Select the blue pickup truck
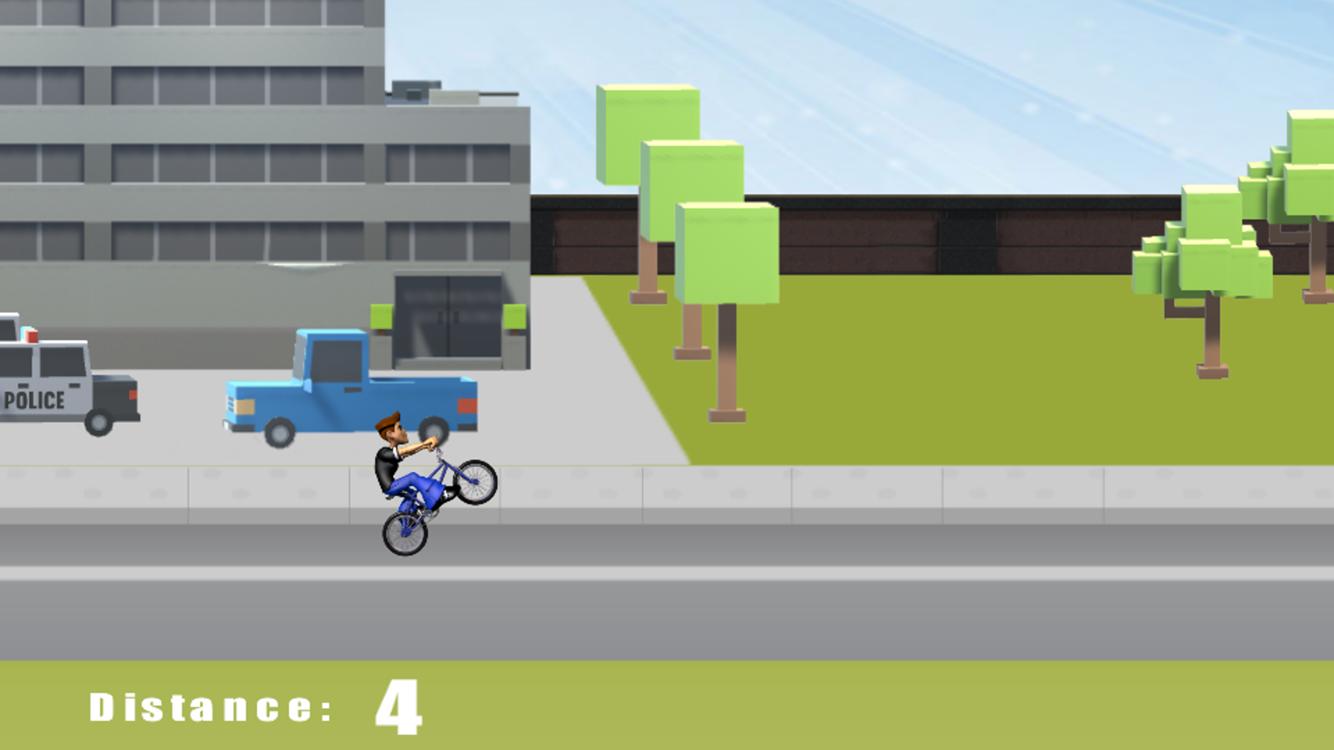The width and height of the screenshot is (1334, 750). click(x=345, y=390)
